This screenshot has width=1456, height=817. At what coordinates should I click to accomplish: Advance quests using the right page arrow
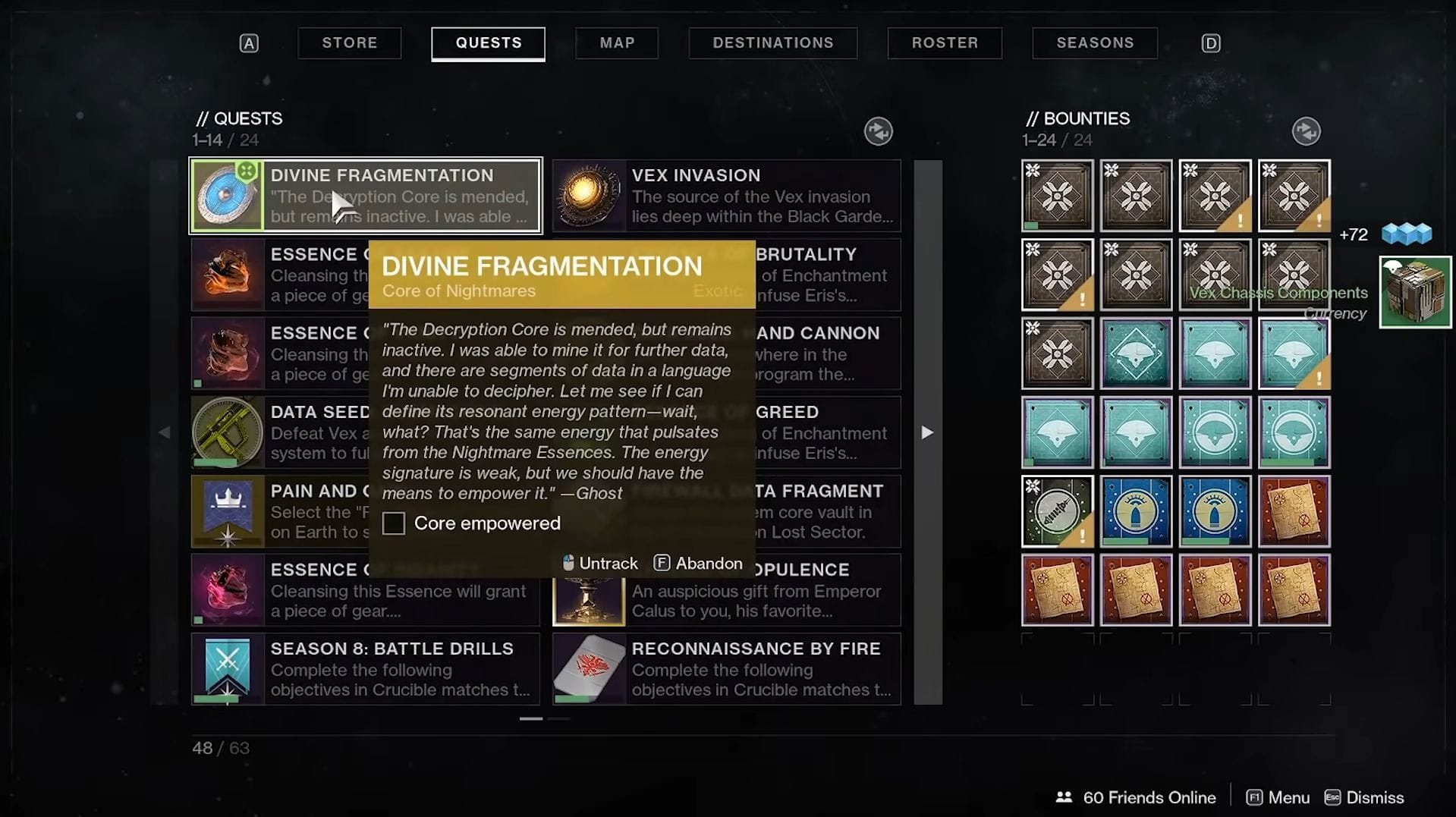(x=927, y=432)
